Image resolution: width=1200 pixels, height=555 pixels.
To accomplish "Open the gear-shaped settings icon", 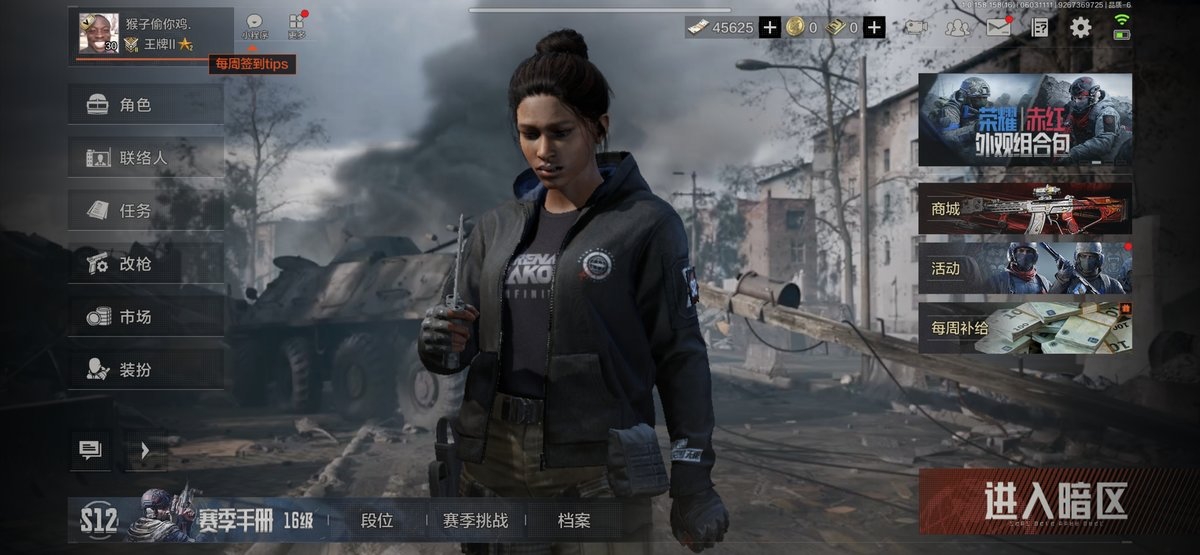I will pyautogui.click(x=1081, y=27).
